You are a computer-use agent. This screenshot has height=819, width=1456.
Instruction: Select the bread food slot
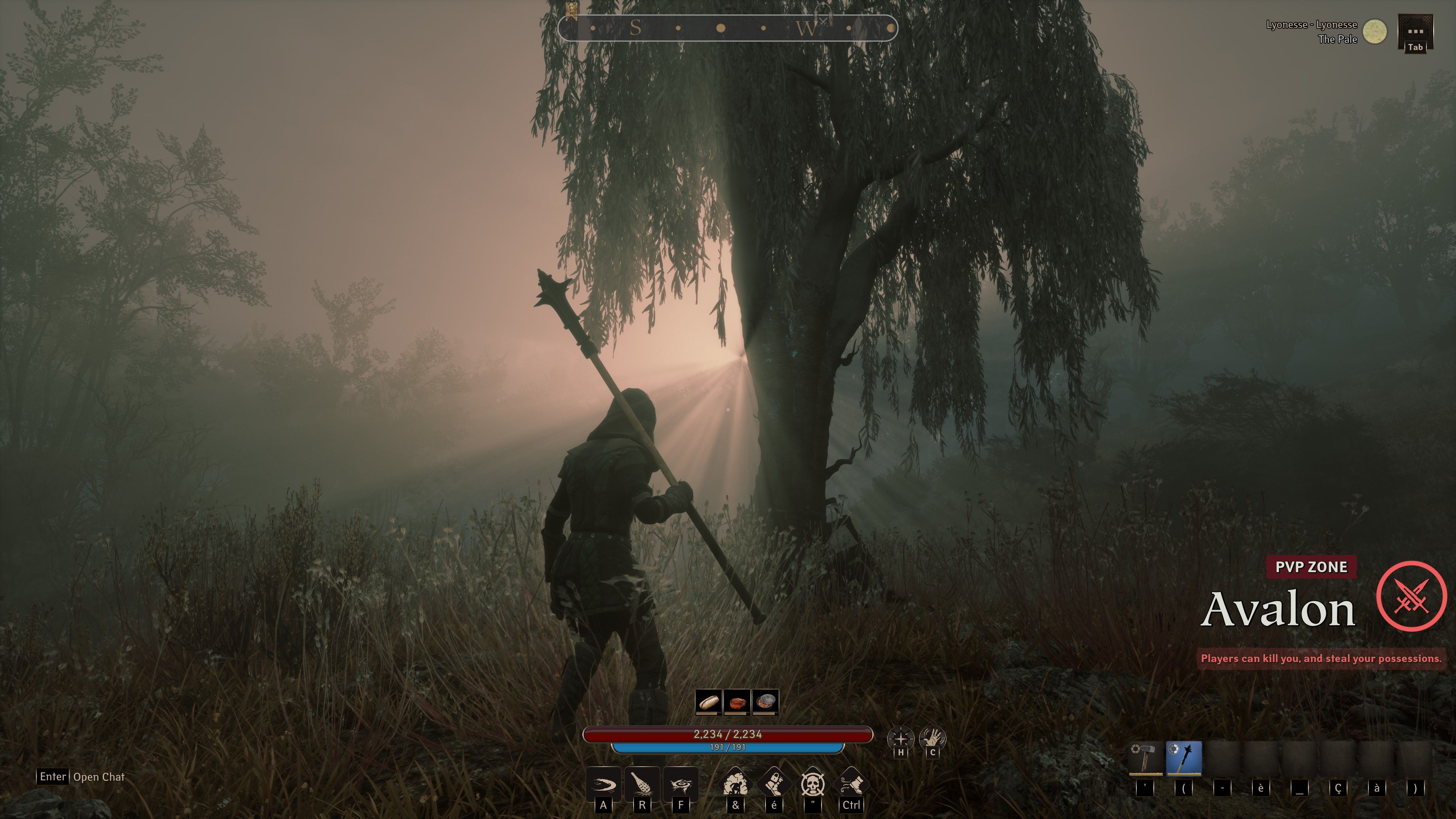click(x=708, y=702)
